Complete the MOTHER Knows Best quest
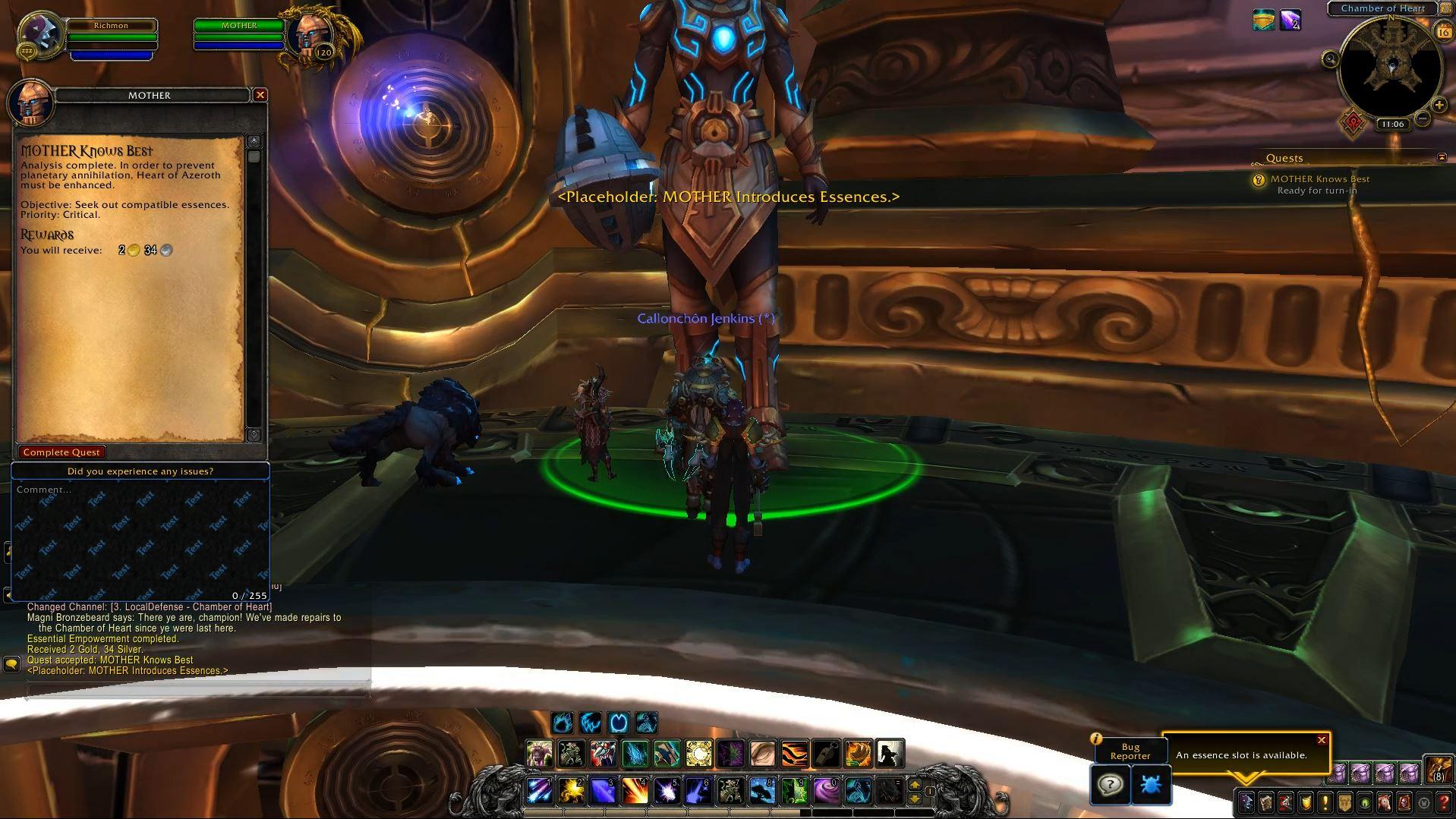The height and width of the screenshot is (819, 1456). (61, 452)
